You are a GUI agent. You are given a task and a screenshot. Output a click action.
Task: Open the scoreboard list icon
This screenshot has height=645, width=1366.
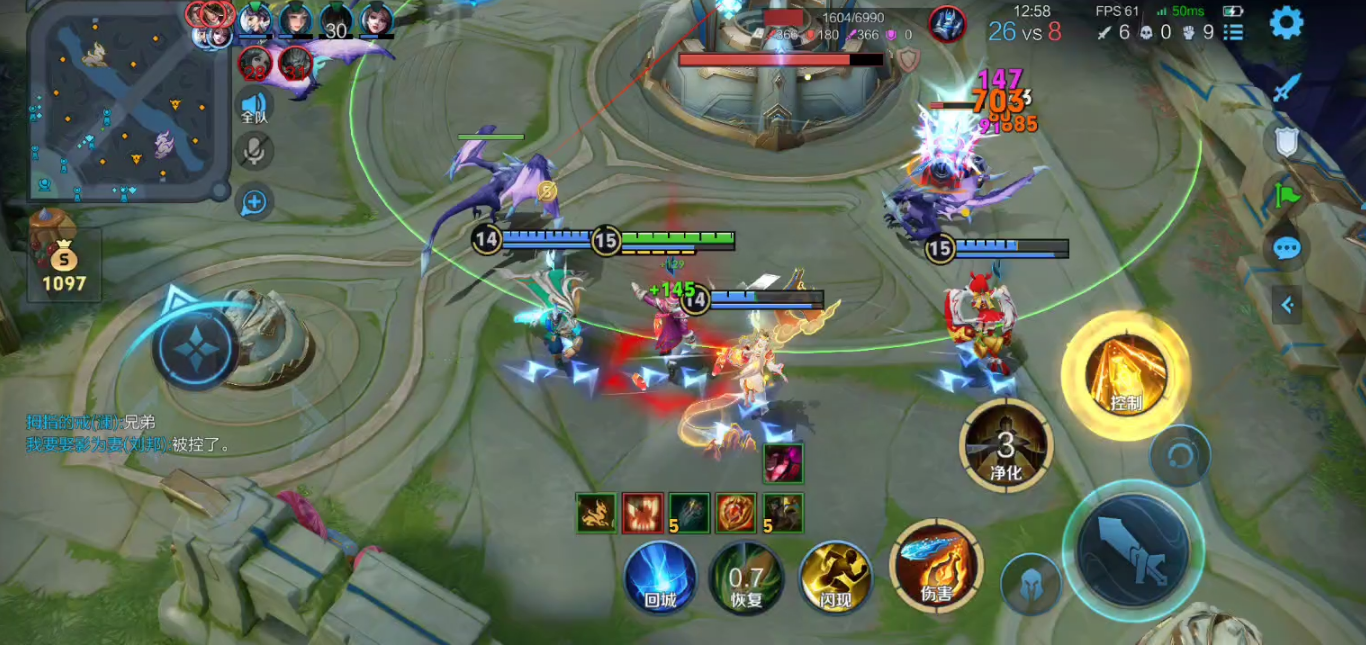point(1235,33)
